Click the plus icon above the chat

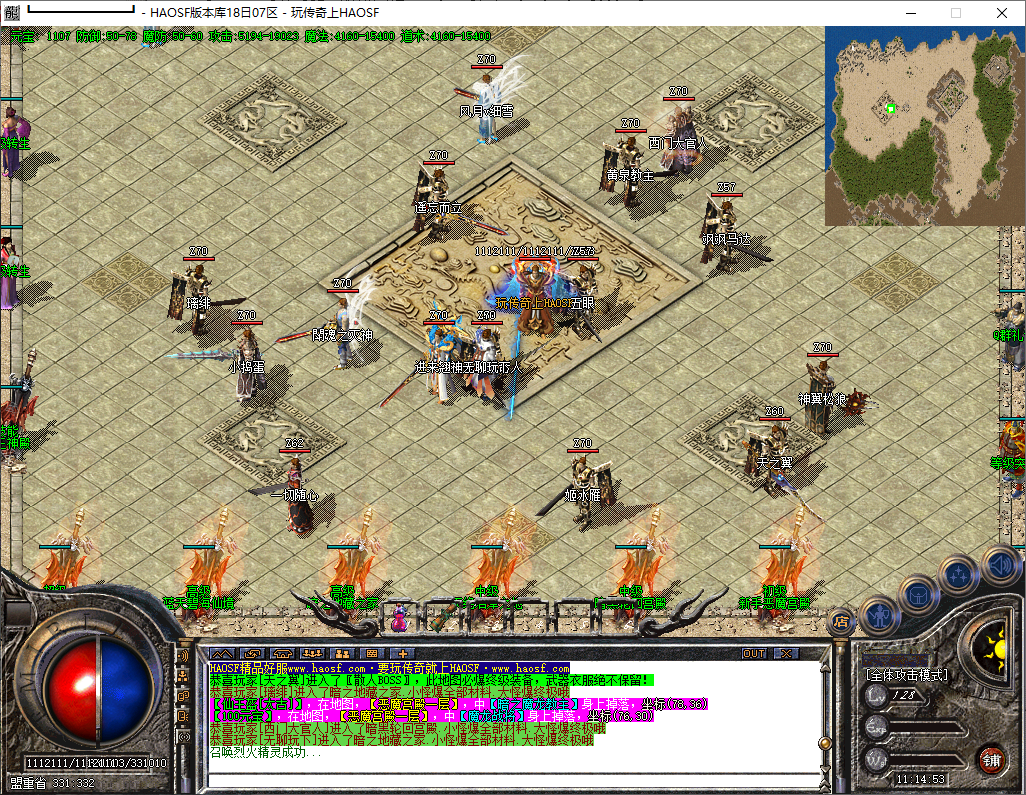[403, 654]
